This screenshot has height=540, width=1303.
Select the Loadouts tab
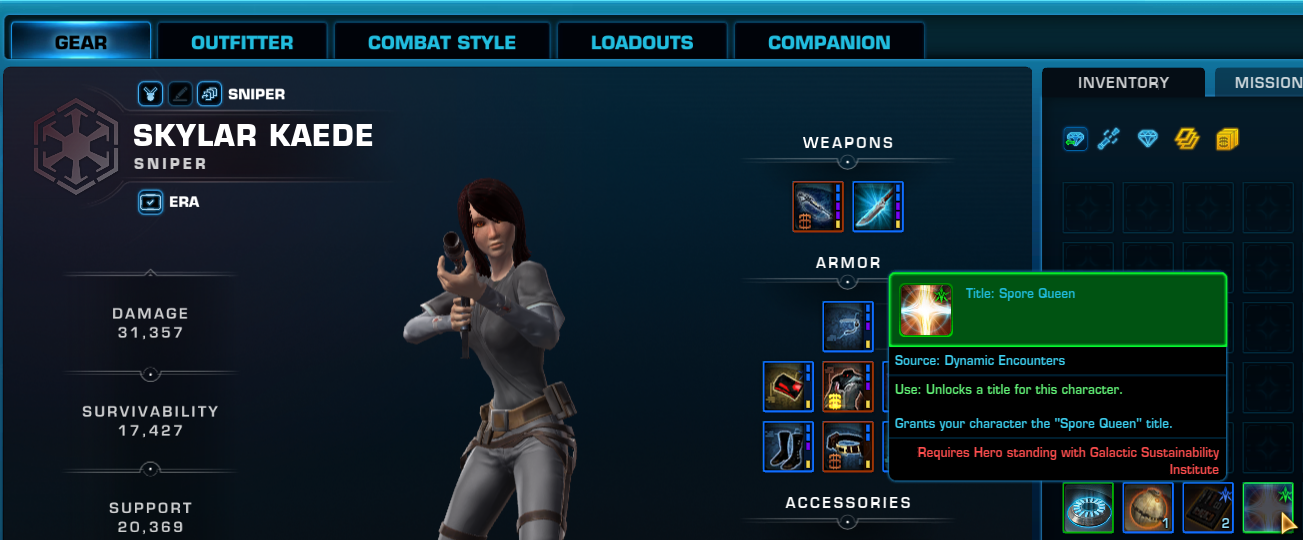(x=642, y=43)
